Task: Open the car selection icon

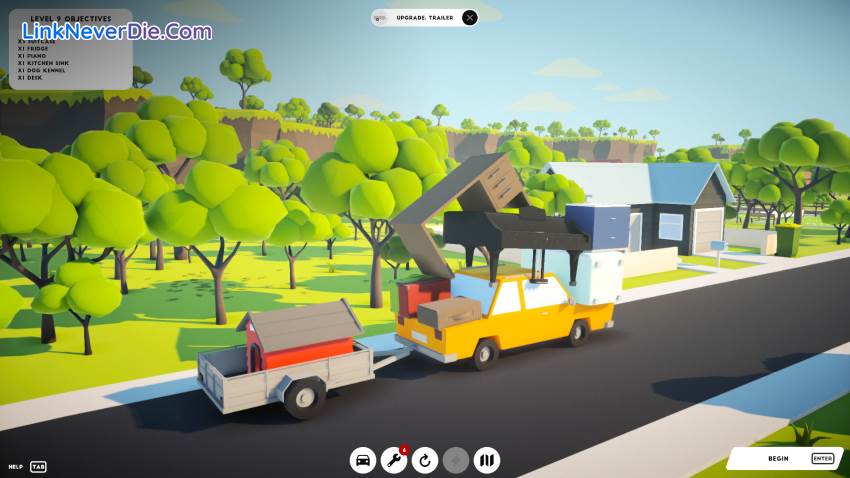Action: point(363,460)
